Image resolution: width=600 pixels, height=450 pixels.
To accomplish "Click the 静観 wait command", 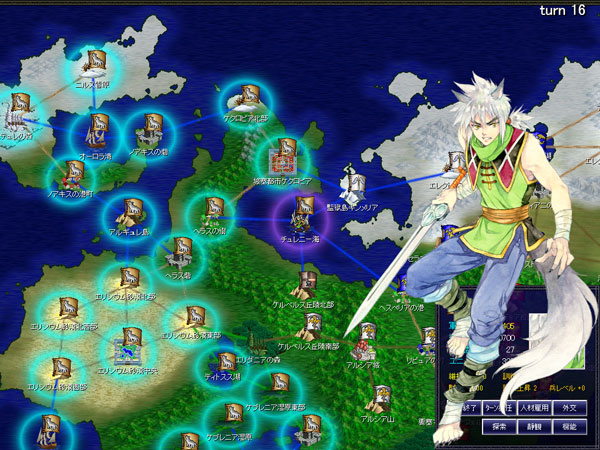I will pos(536,427).
